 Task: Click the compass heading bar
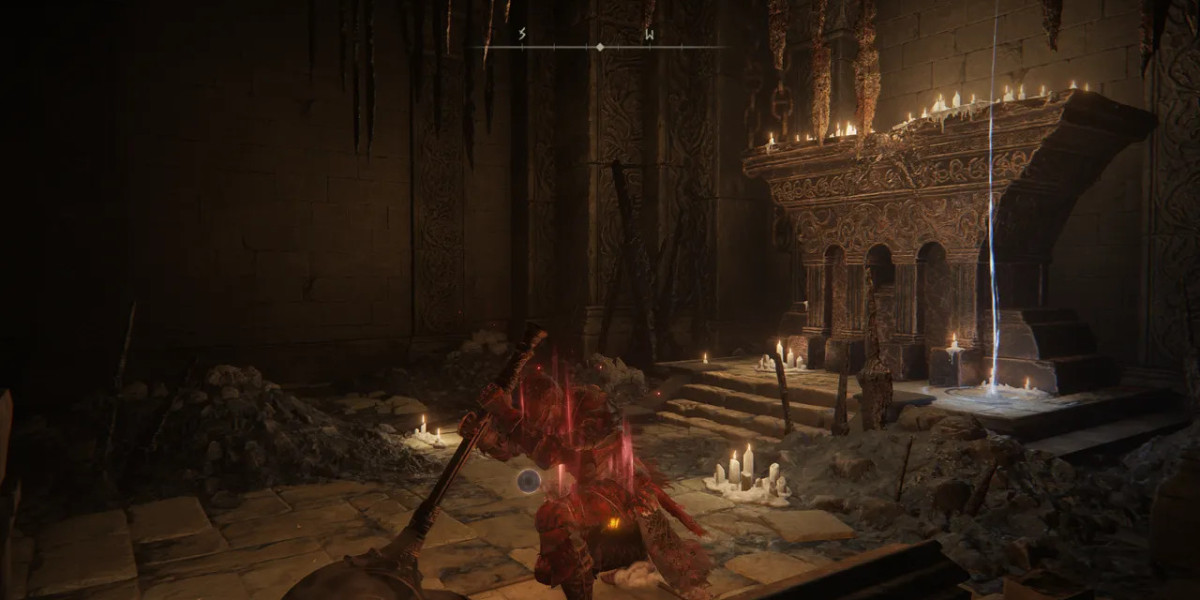pyautogui.click(x=600, y=47)
